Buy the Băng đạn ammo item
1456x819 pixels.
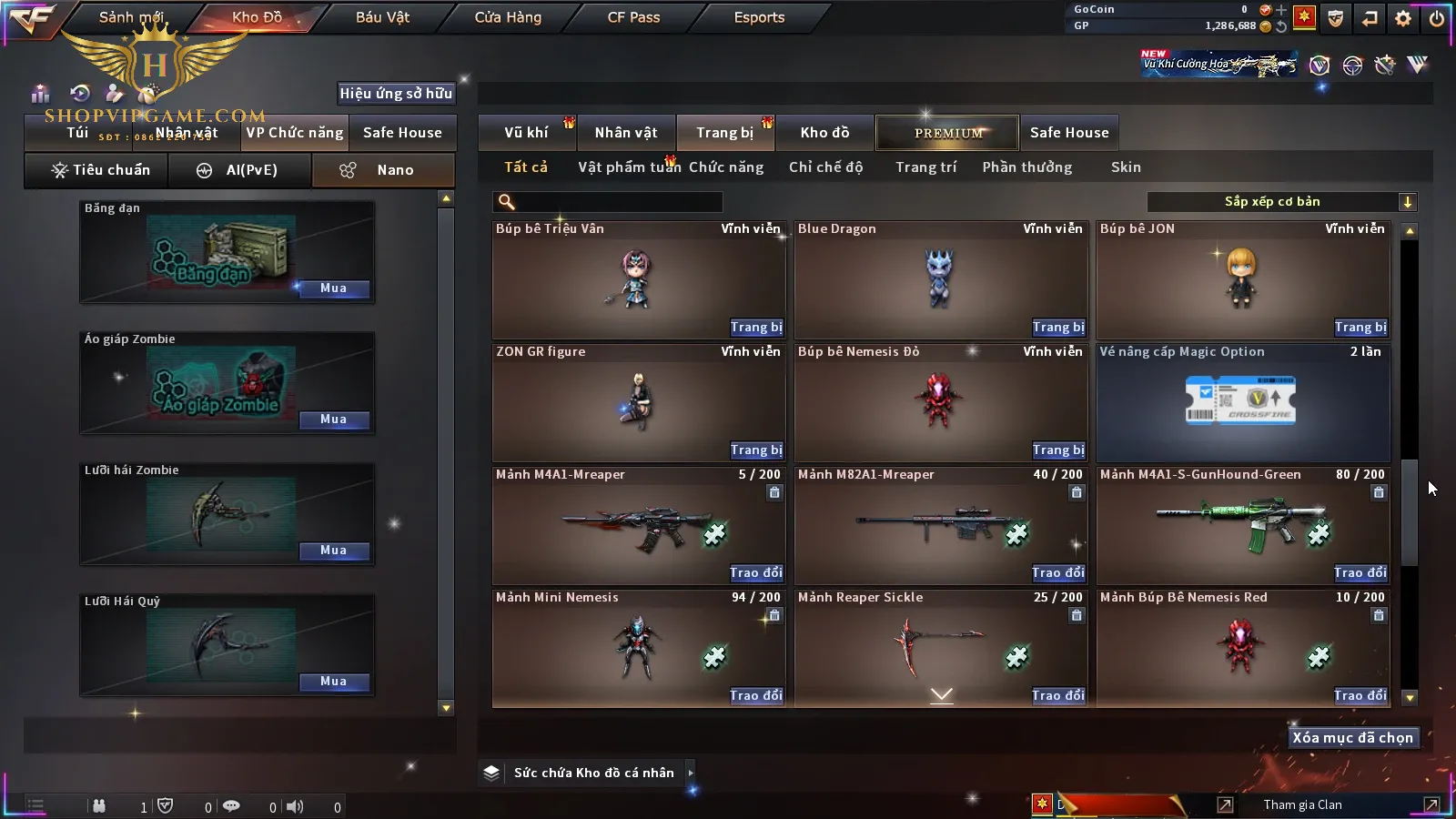(333, 288)
